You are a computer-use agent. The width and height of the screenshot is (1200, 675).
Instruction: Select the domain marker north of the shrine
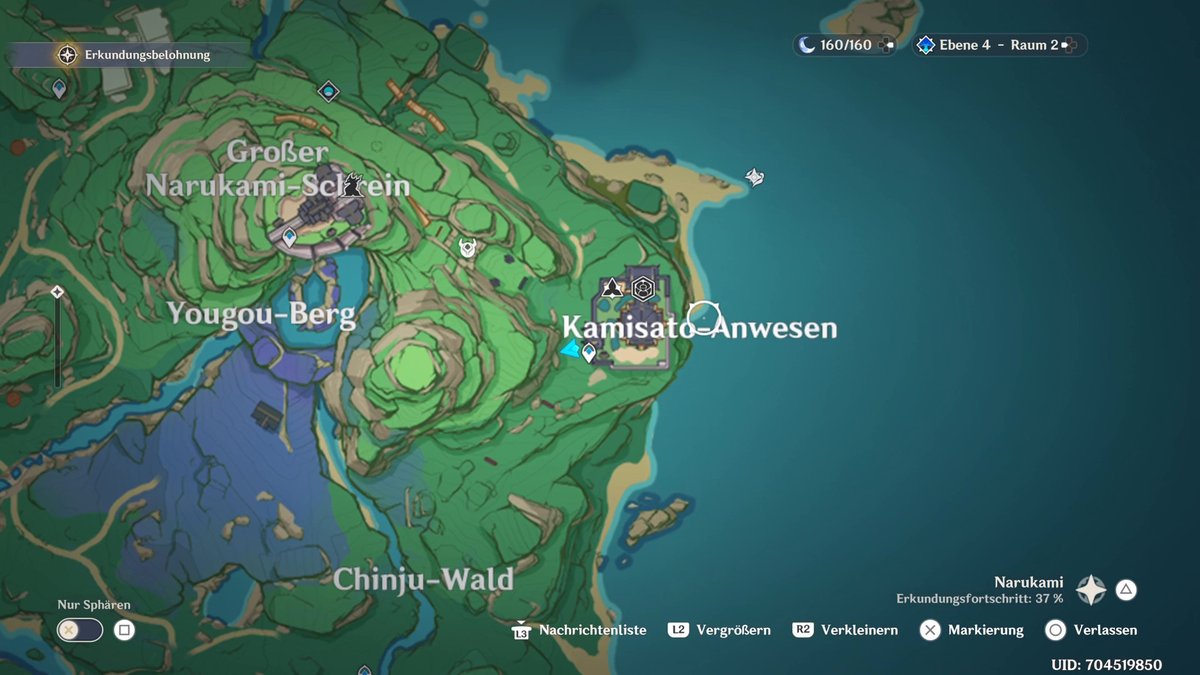(x=328, y=92)
